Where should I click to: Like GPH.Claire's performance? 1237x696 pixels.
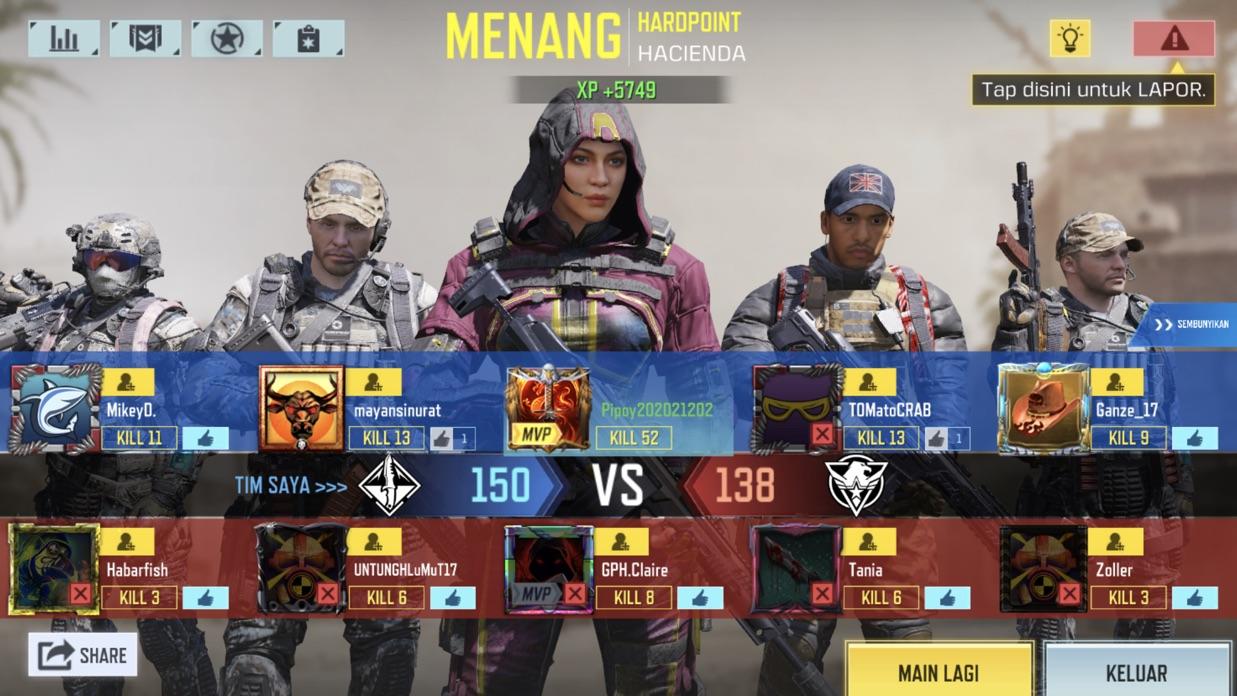tap(700, 598)
